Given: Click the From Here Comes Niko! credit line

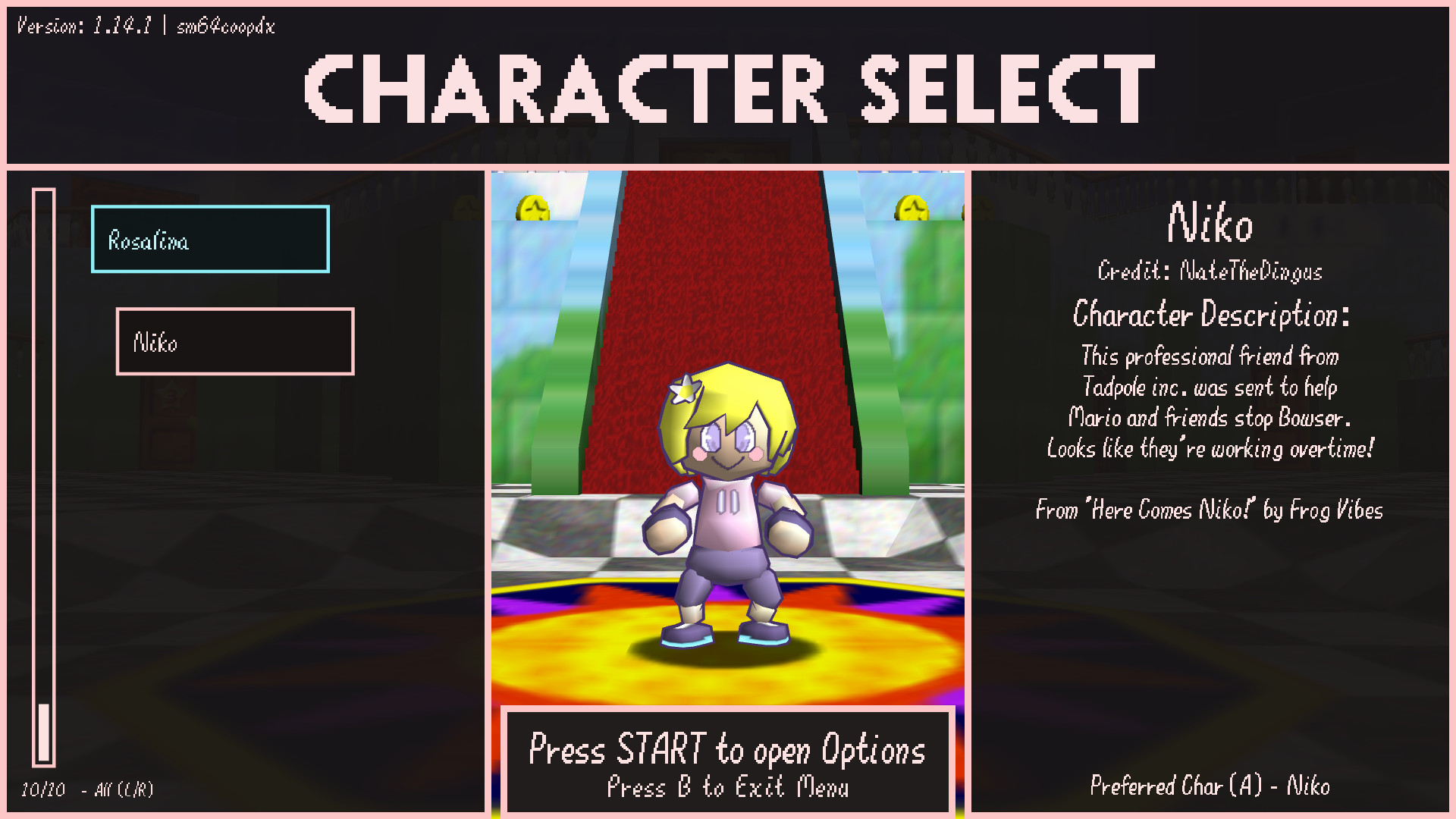Looking at the screenshot, I should (x=1210, y=510).
